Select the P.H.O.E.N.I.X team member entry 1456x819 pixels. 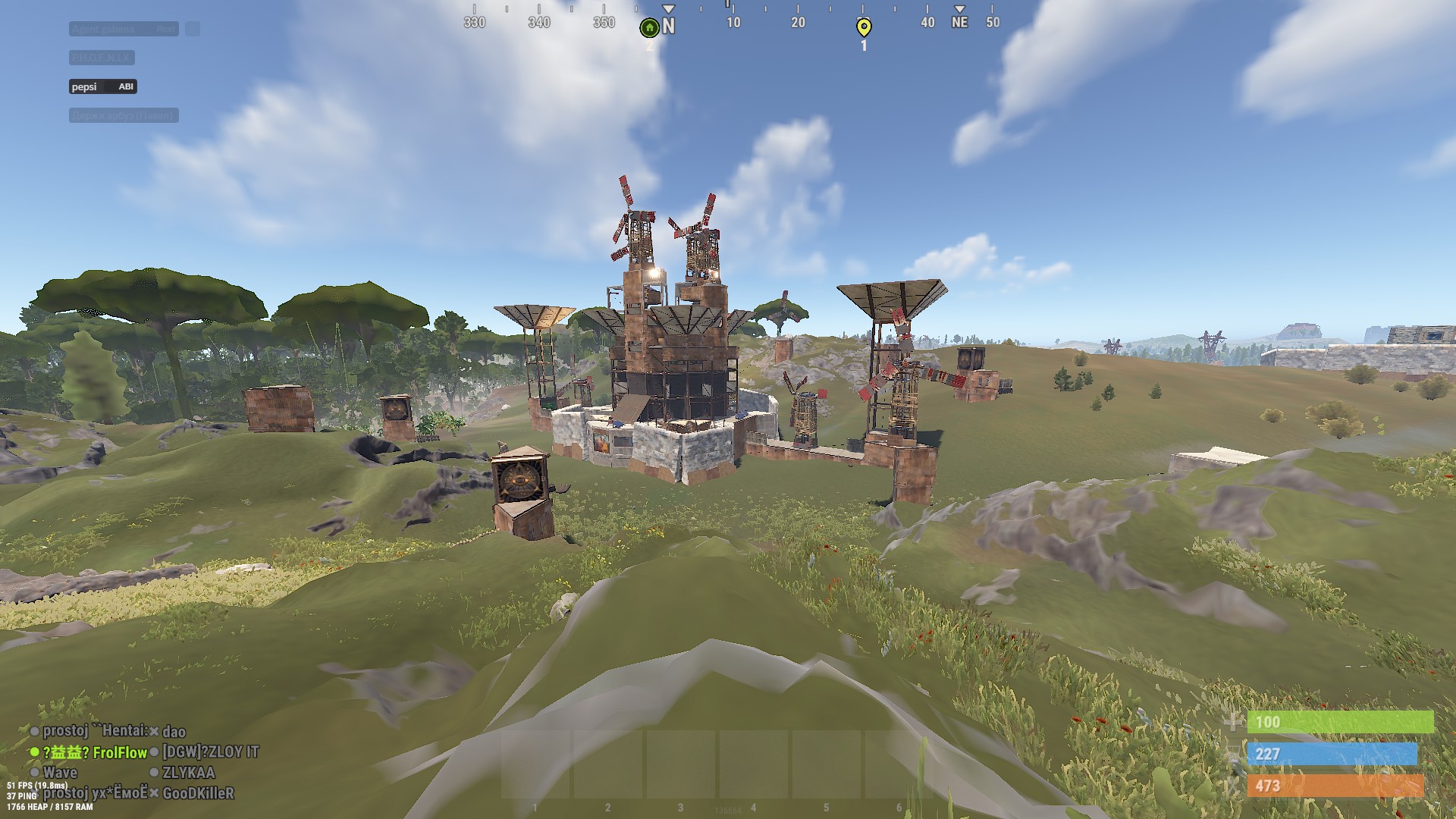click(102, 58)
